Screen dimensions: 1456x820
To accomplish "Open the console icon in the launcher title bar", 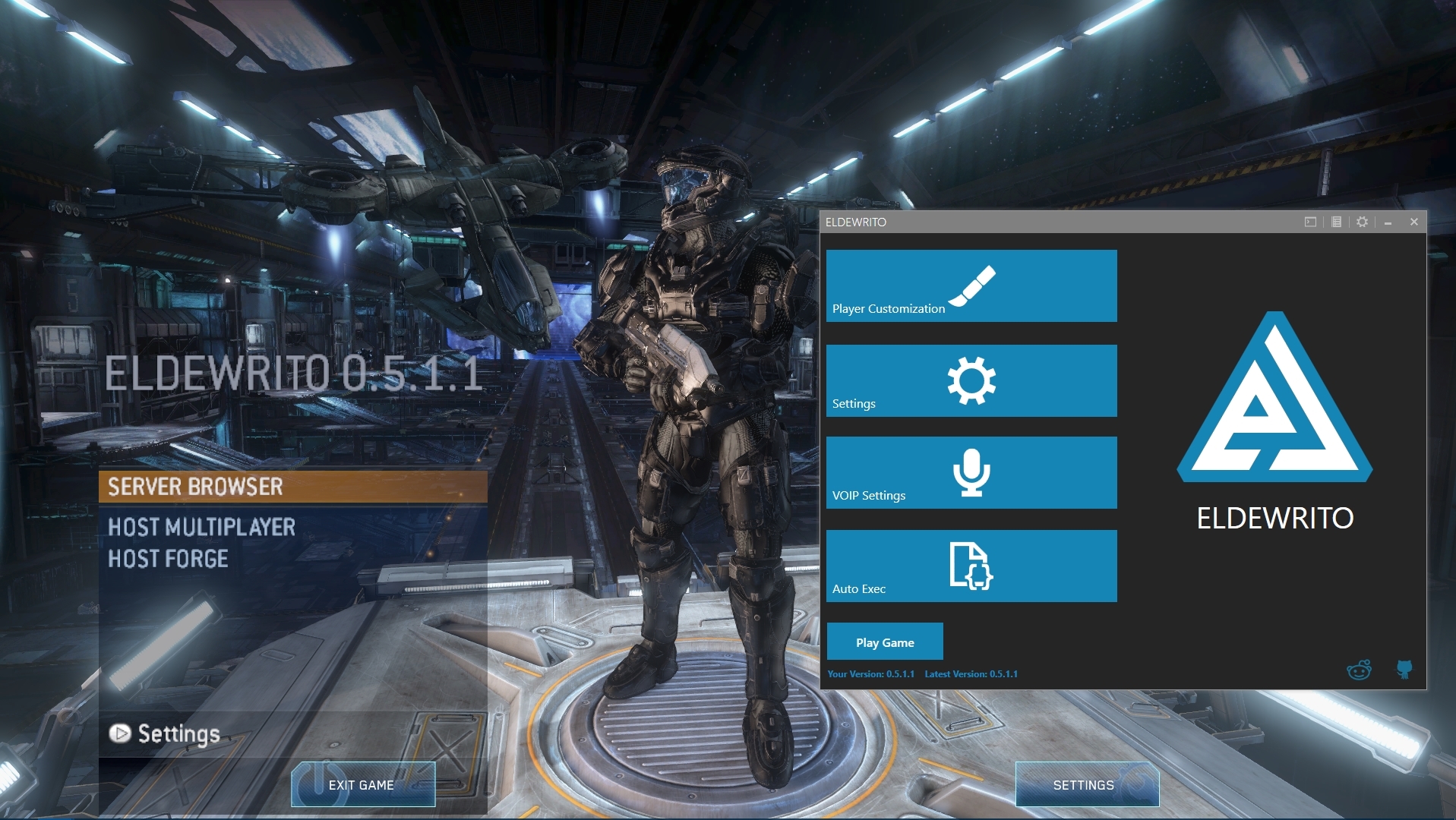I will click(1310, 222).
